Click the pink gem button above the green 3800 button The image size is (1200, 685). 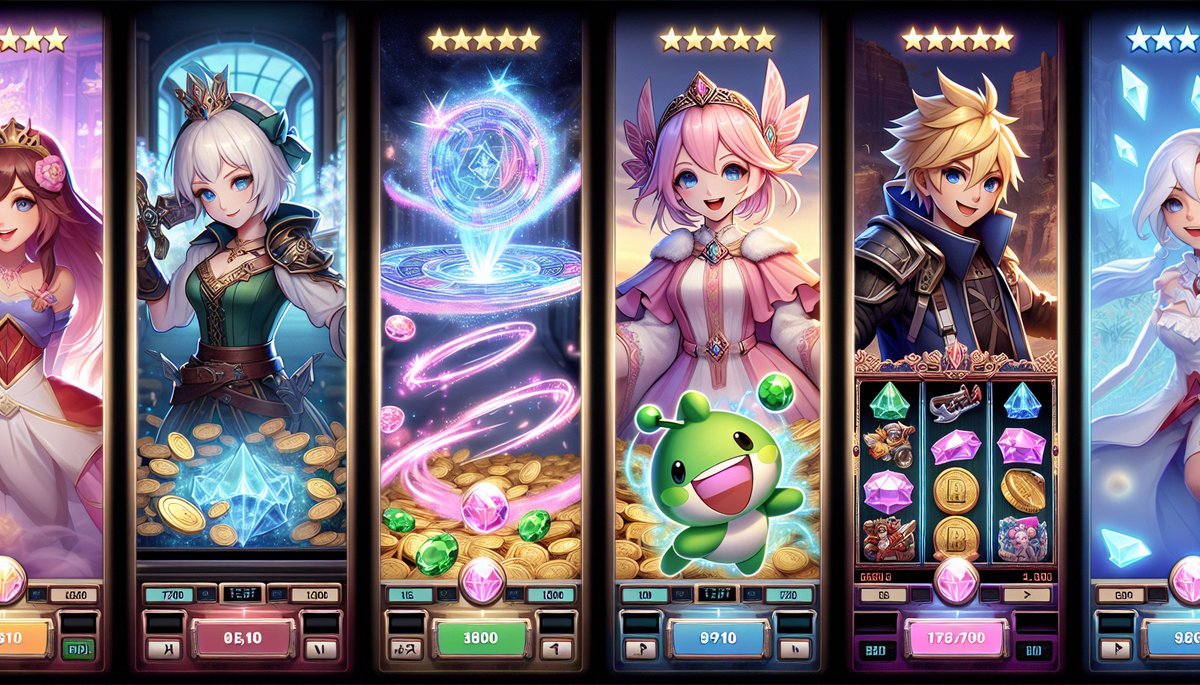click(482, 582)
